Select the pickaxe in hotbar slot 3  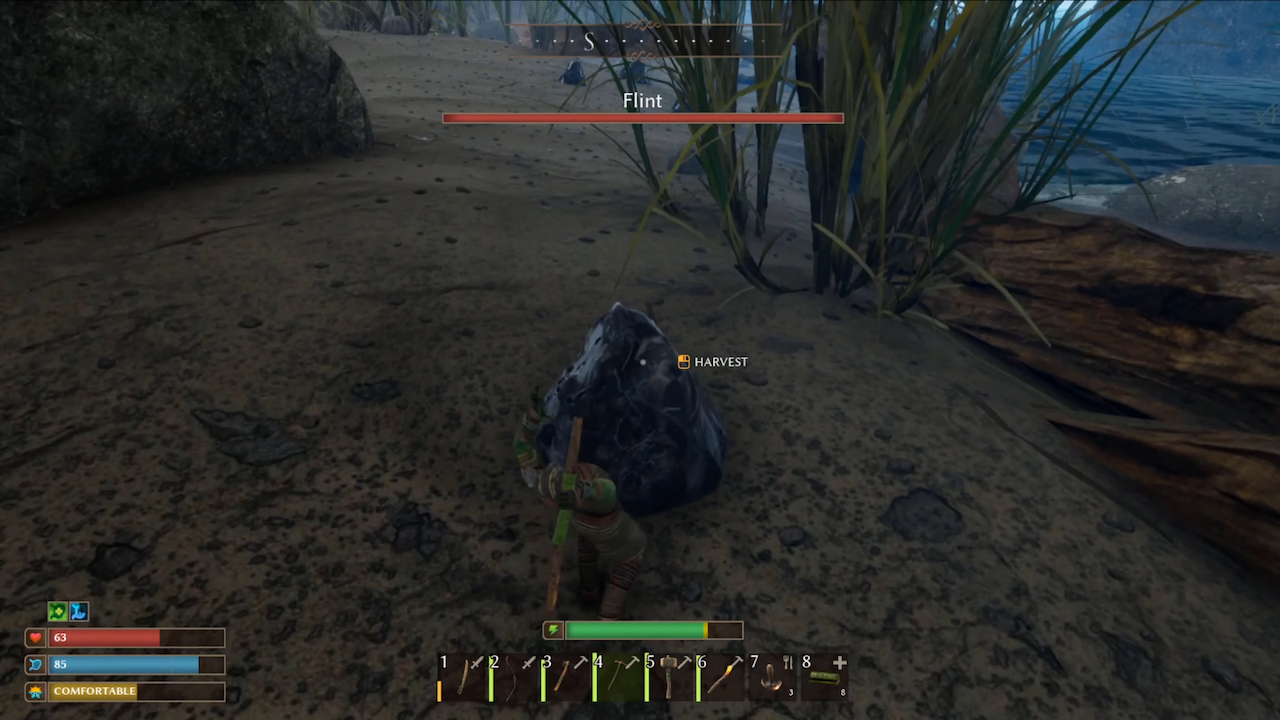coord(563,678)
